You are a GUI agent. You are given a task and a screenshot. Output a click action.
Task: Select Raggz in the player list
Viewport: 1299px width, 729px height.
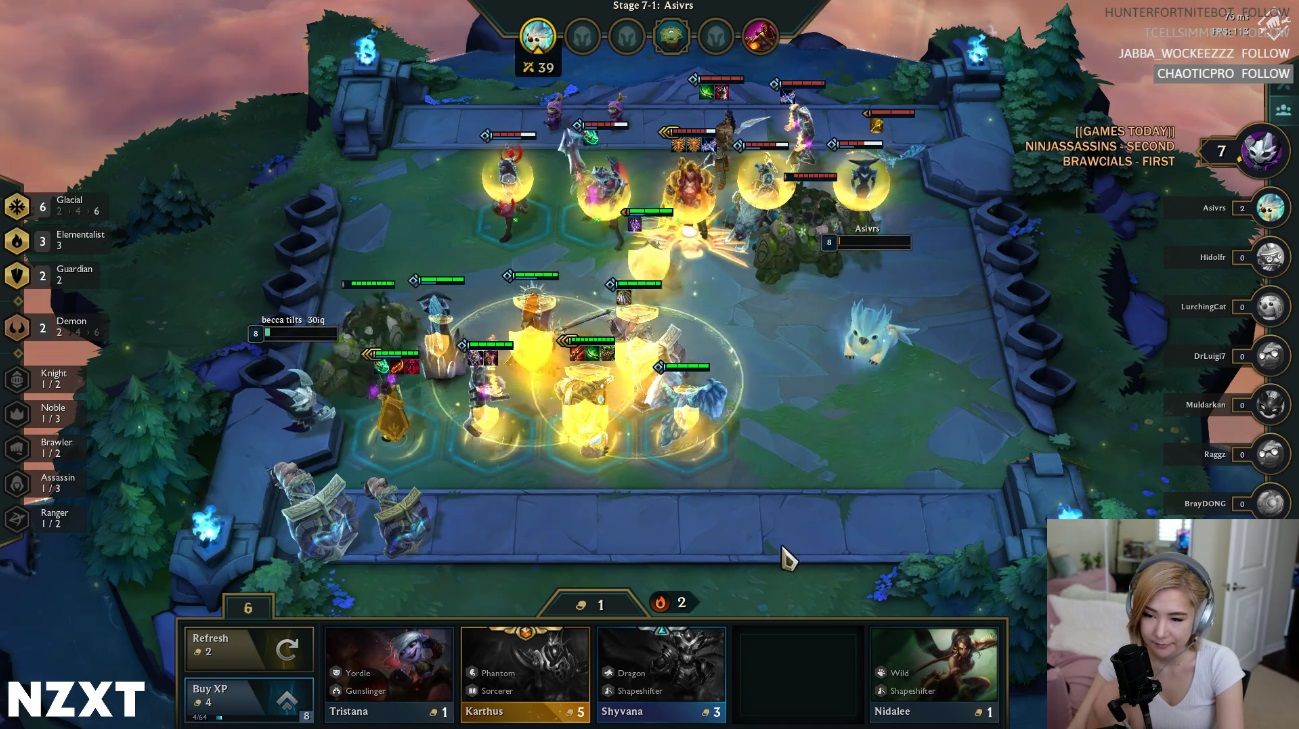coord(1270,454)
